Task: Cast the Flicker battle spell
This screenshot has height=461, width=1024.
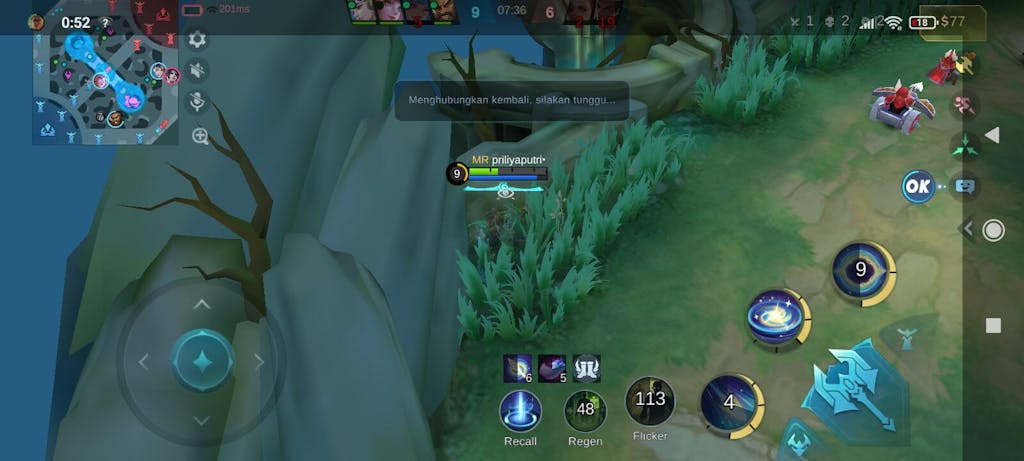Action: click(x=650, y=401)
